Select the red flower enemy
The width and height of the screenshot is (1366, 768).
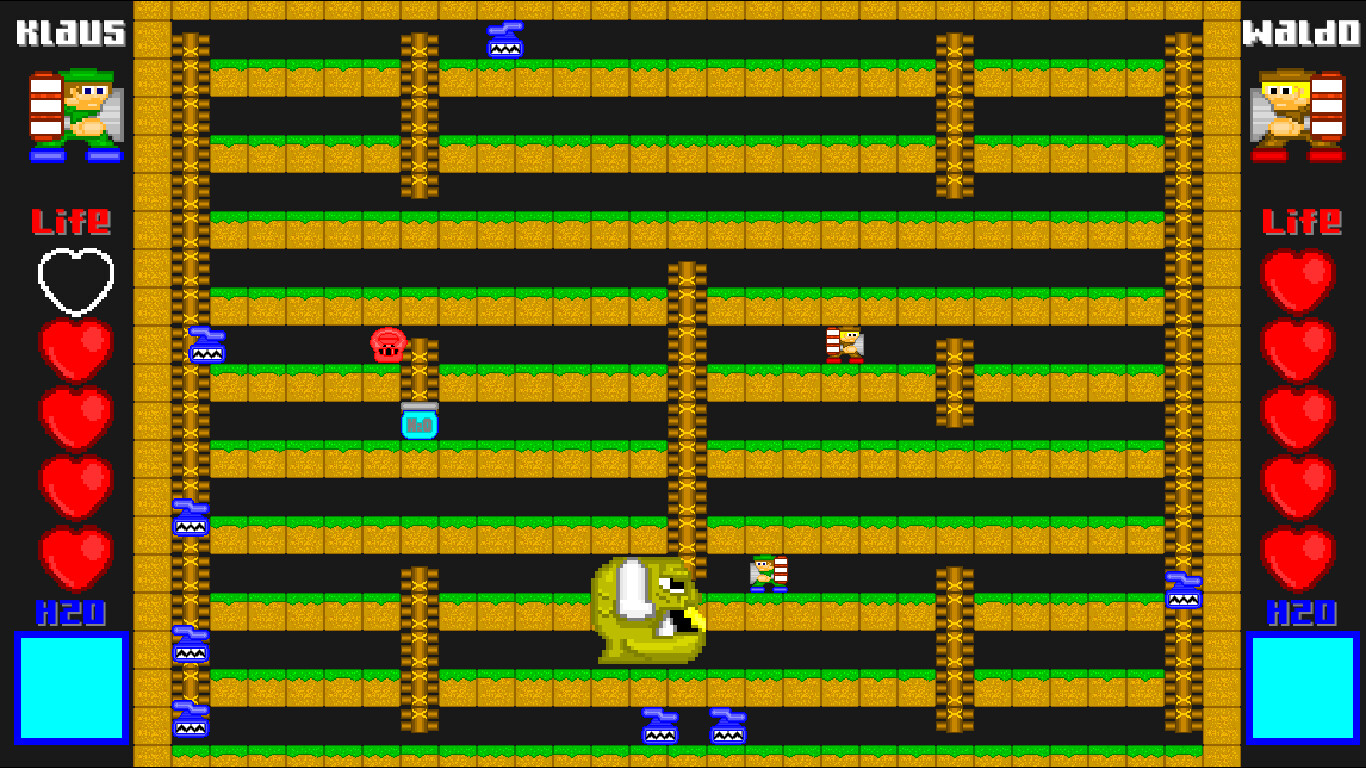click(x=388, y=345)
